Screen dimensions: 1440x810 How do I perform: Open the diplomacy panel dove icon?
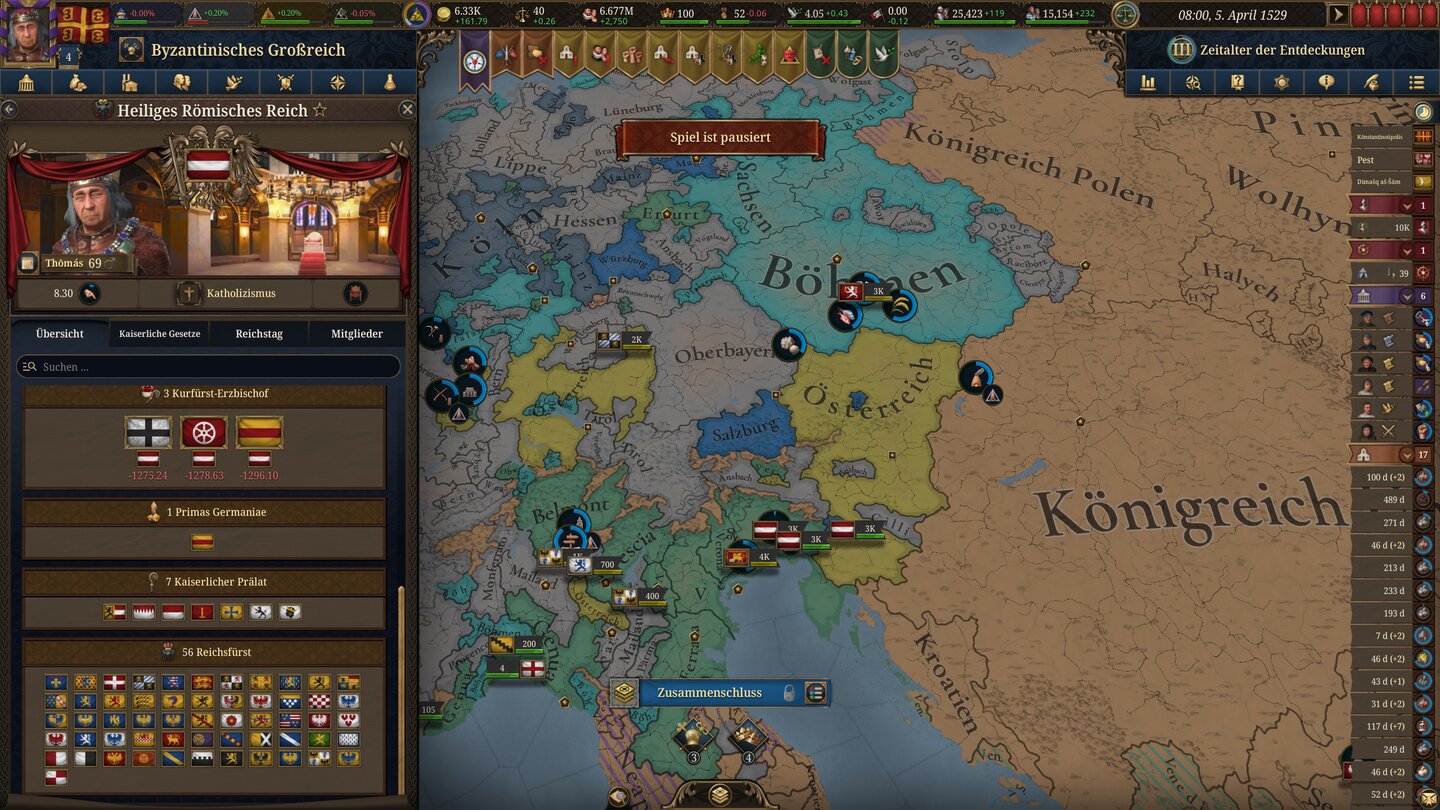[x=233, y=82]
